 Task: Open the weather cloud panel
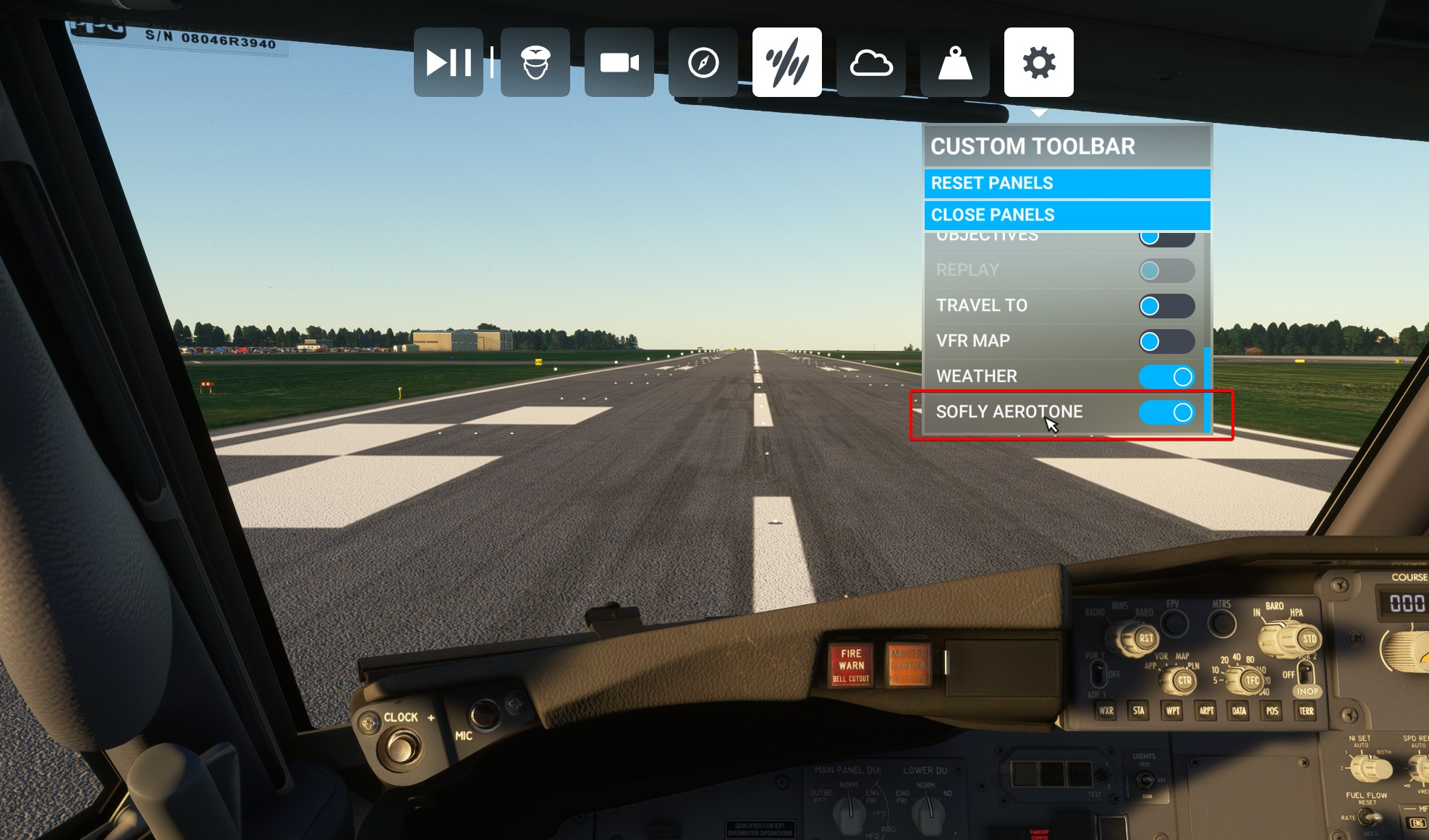tap(871, 62)
